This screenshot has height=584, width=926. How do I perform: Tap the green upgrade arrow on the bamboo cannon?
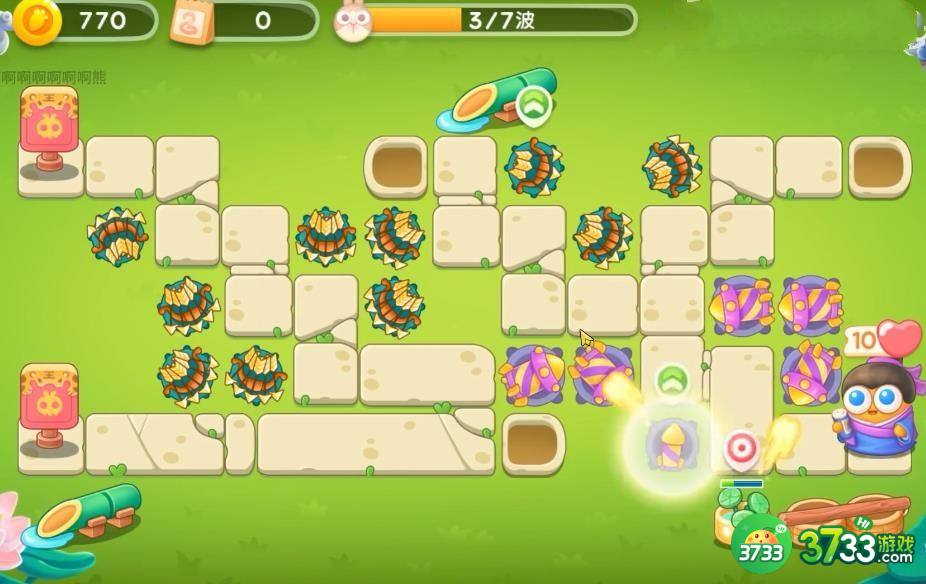pos(534,104)
